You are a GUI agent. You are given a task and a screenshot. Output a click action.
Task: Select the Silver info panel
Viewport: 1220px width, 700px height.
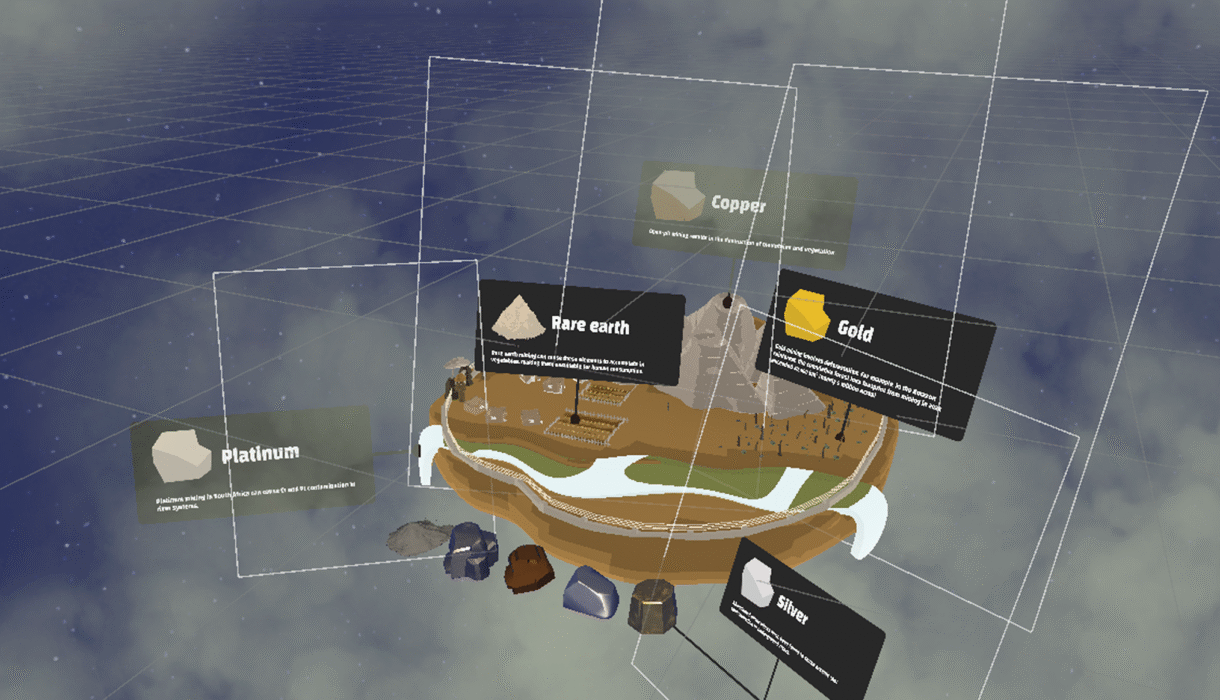[x=803, y=610]
